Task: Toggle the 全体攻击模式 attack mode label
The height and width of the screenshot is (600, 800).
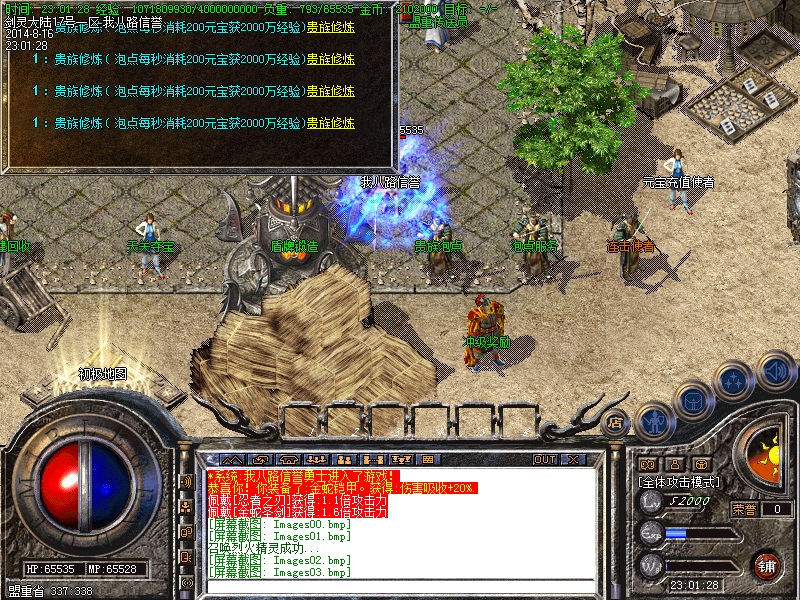Action: [681, 481]
